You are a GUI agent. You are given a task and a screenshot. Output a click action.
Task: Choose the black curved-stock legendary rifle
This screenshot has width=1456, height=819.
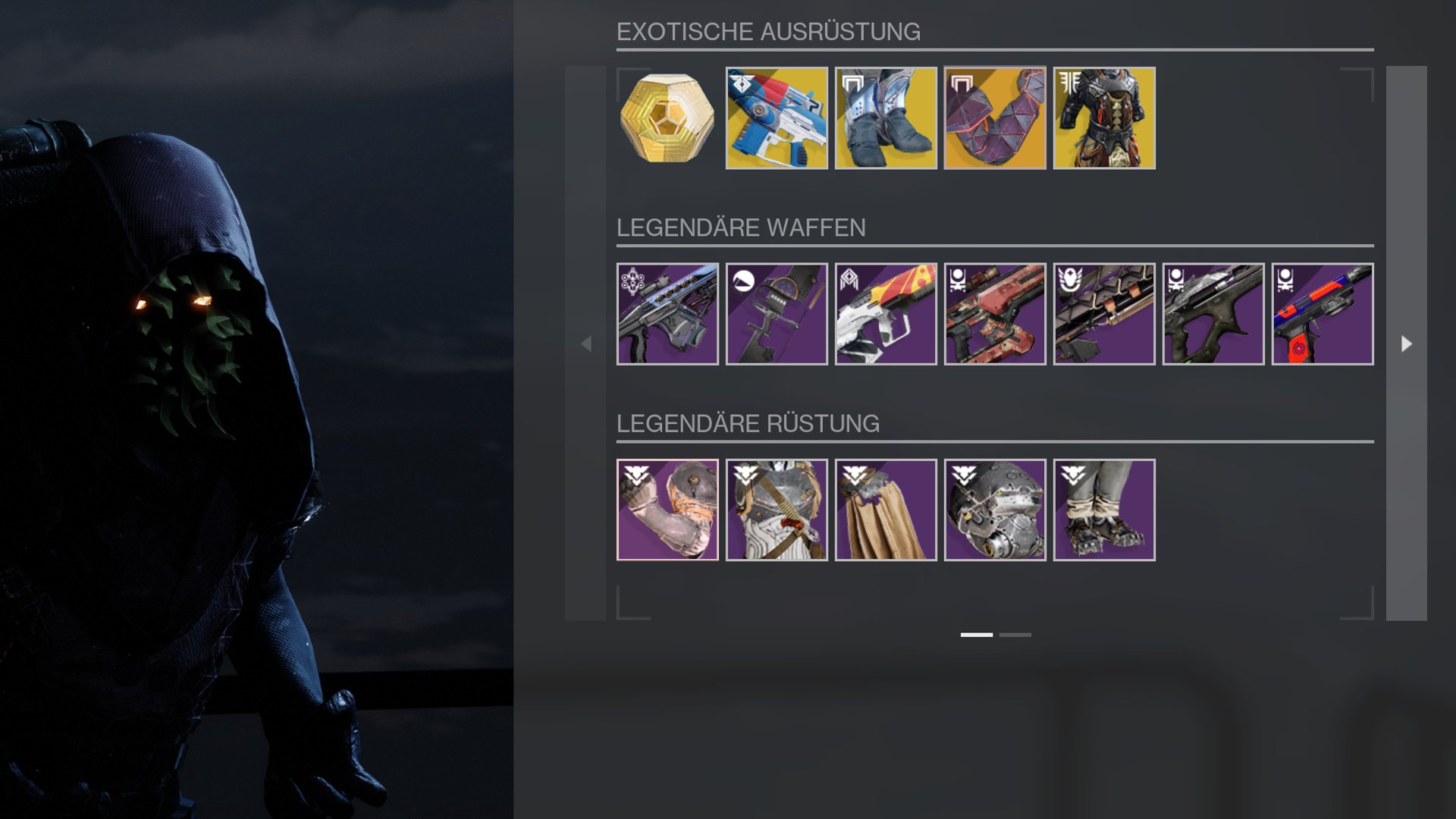(1213, 314)
